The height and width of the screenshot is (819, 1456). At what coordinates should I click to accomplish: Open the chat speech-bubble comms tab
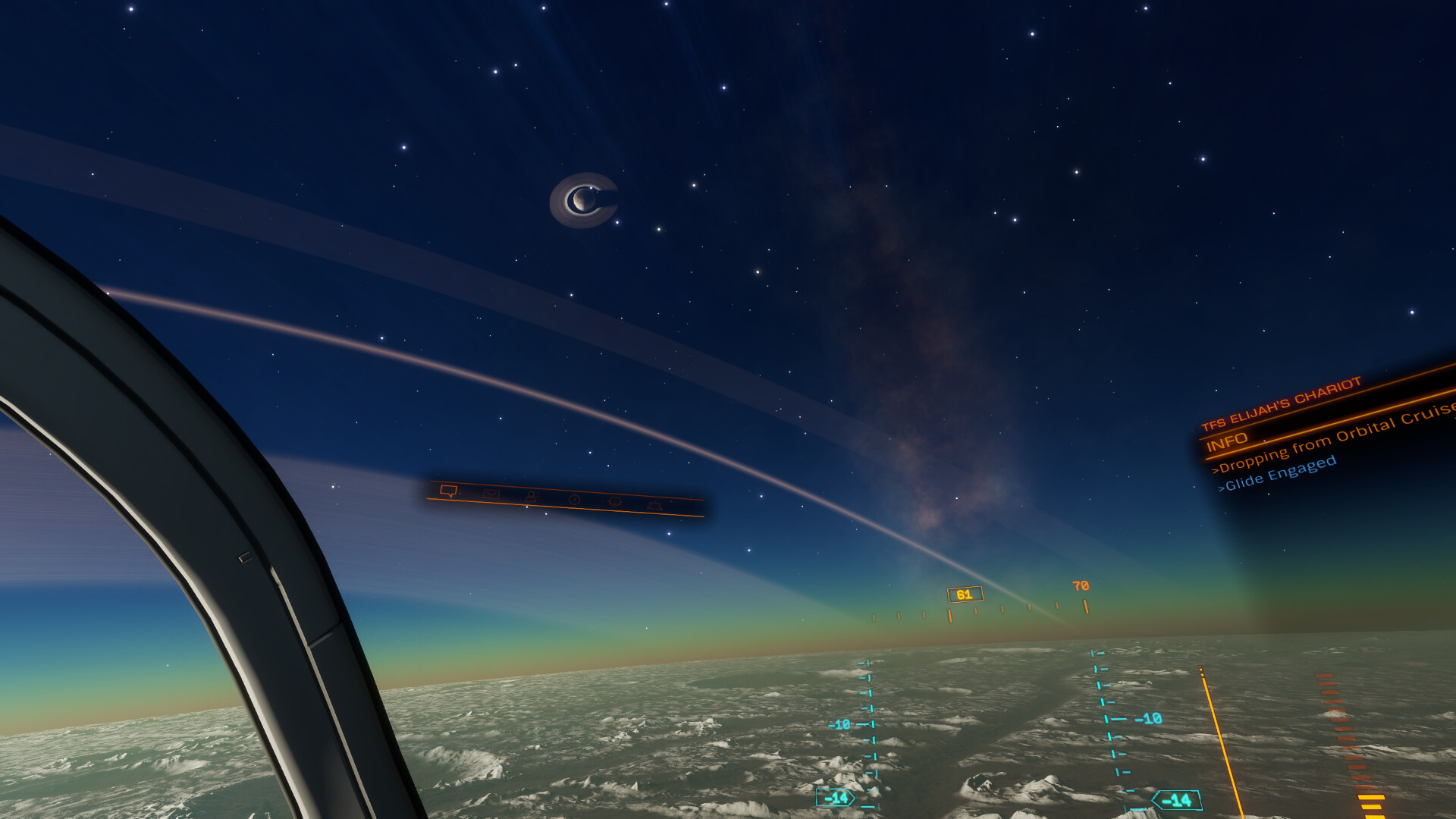coord(448,491)
